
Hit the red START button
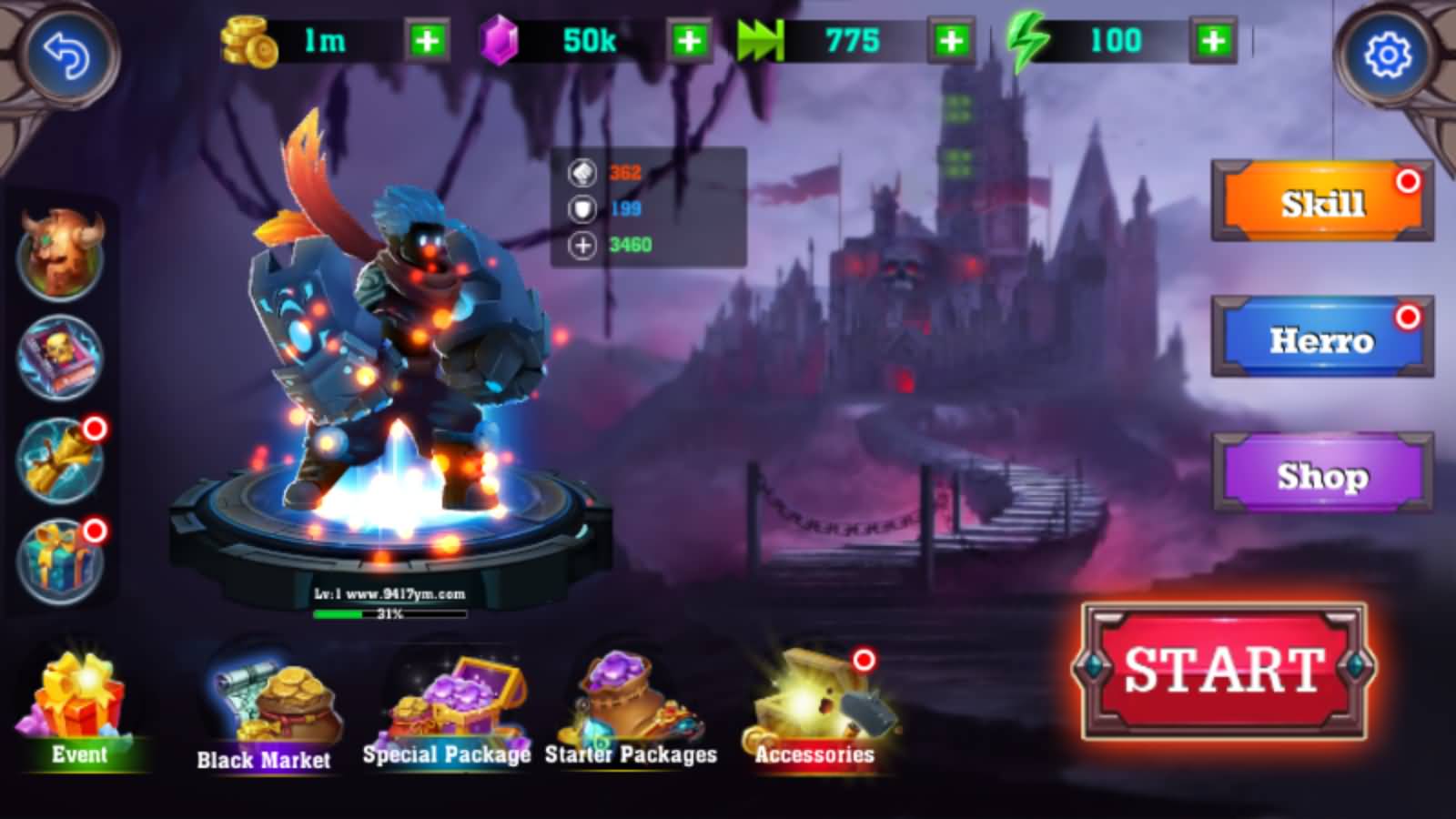coord(1224,670)
